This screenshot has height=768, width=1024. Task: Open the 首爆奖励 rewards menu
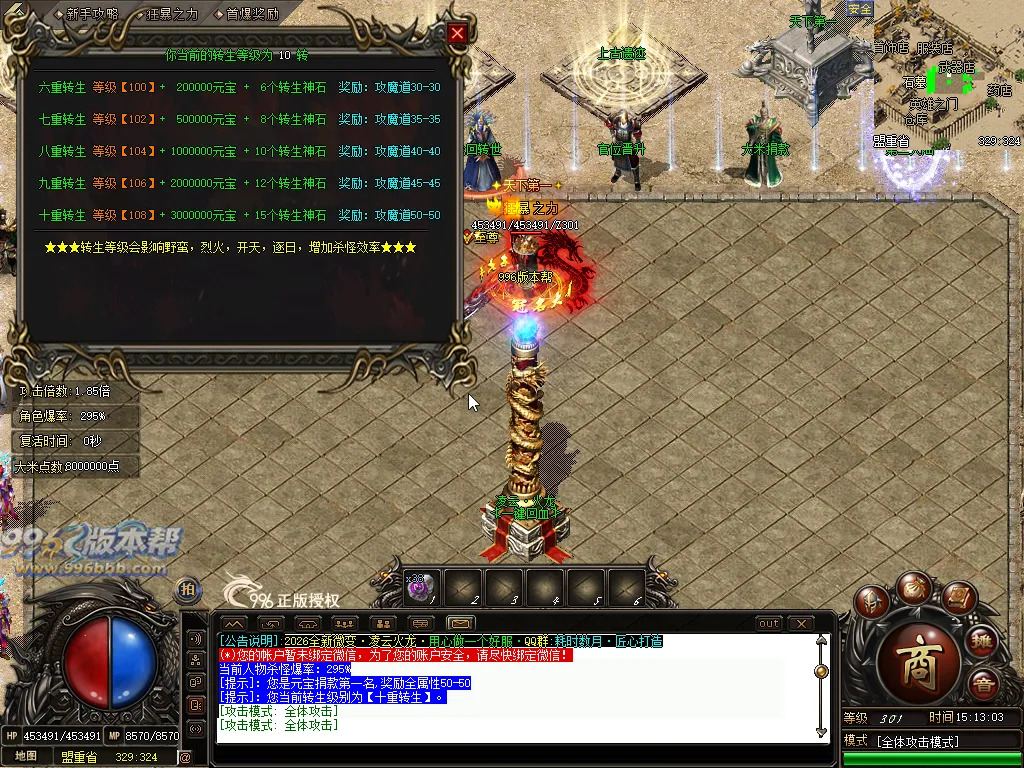click(x=251, y=14)
